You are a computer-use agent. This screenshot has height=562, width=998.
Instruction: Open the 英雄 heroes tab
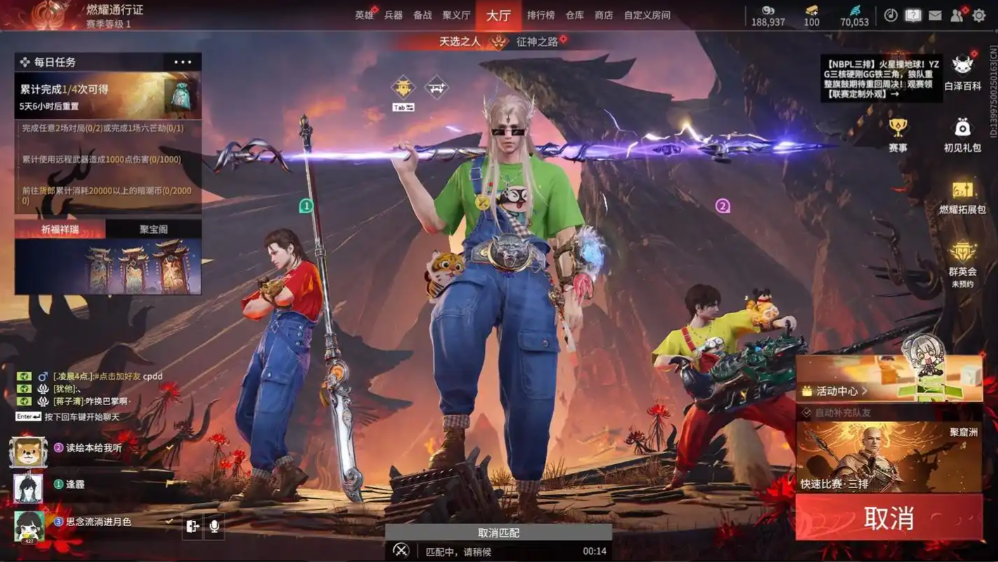click(364, 15)
